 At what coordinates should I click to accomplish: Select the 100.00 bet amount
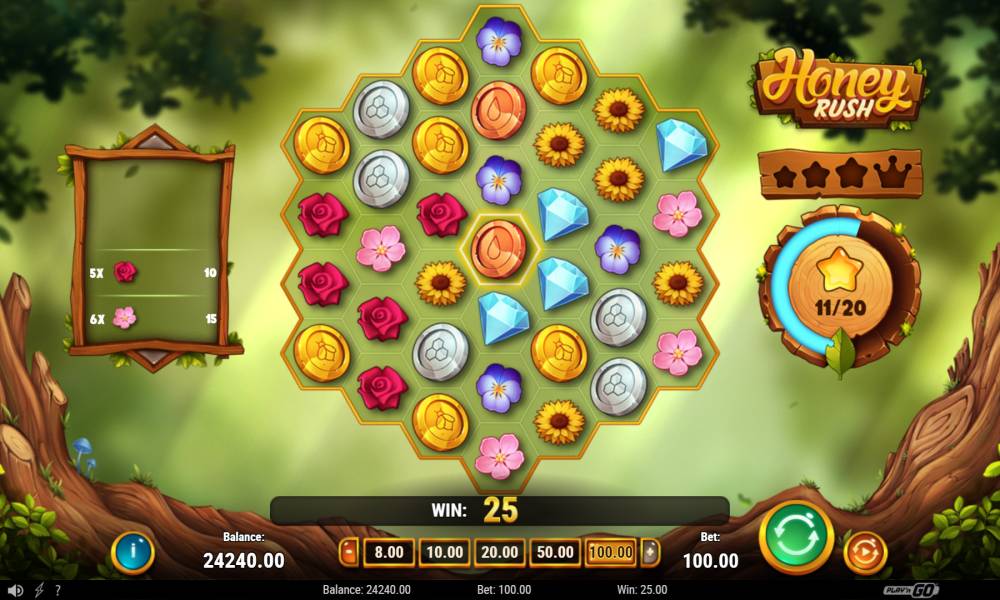[x=610, y=551]
